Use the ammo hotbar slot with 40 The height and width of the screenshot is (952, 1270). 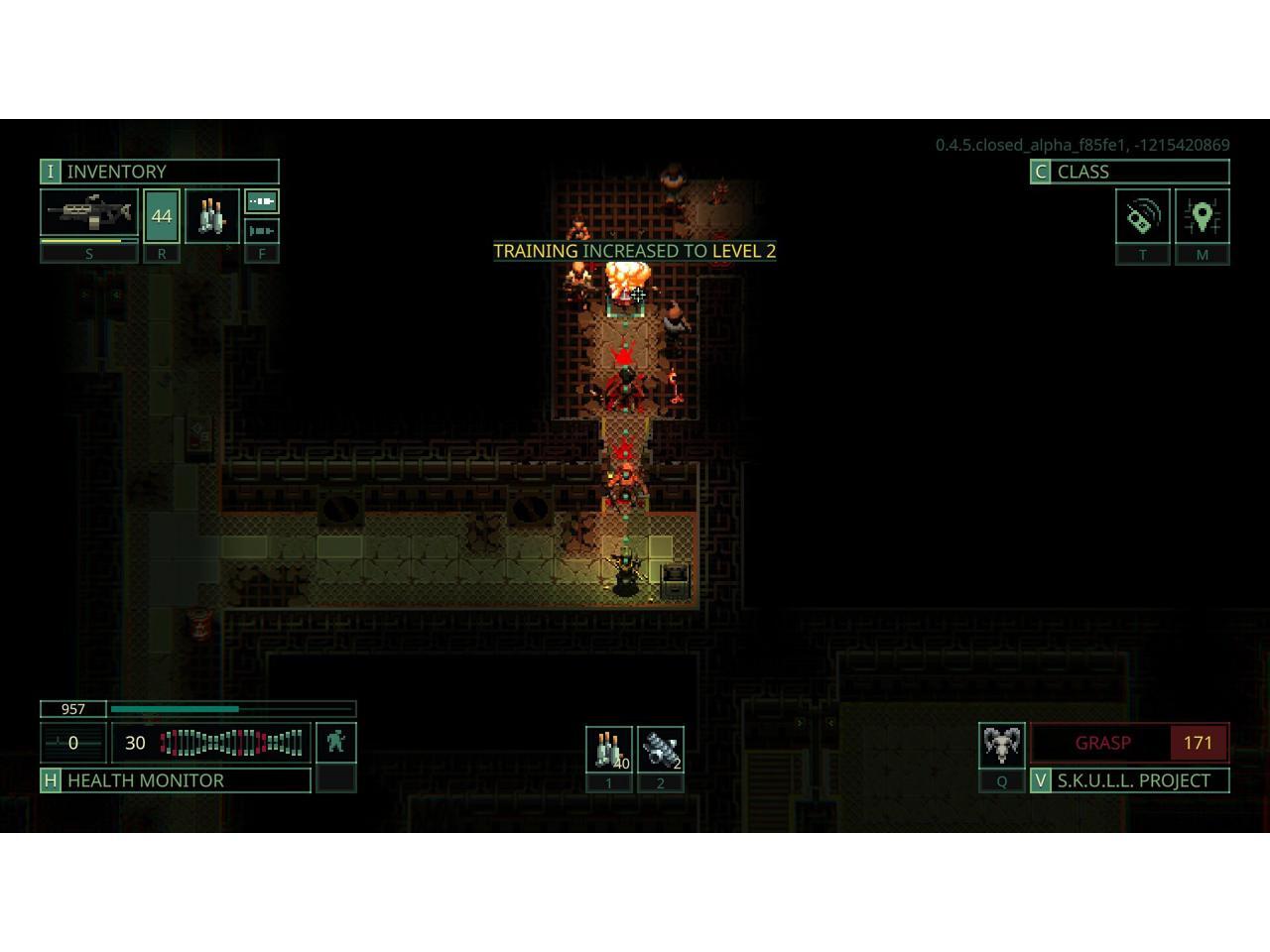608,750
